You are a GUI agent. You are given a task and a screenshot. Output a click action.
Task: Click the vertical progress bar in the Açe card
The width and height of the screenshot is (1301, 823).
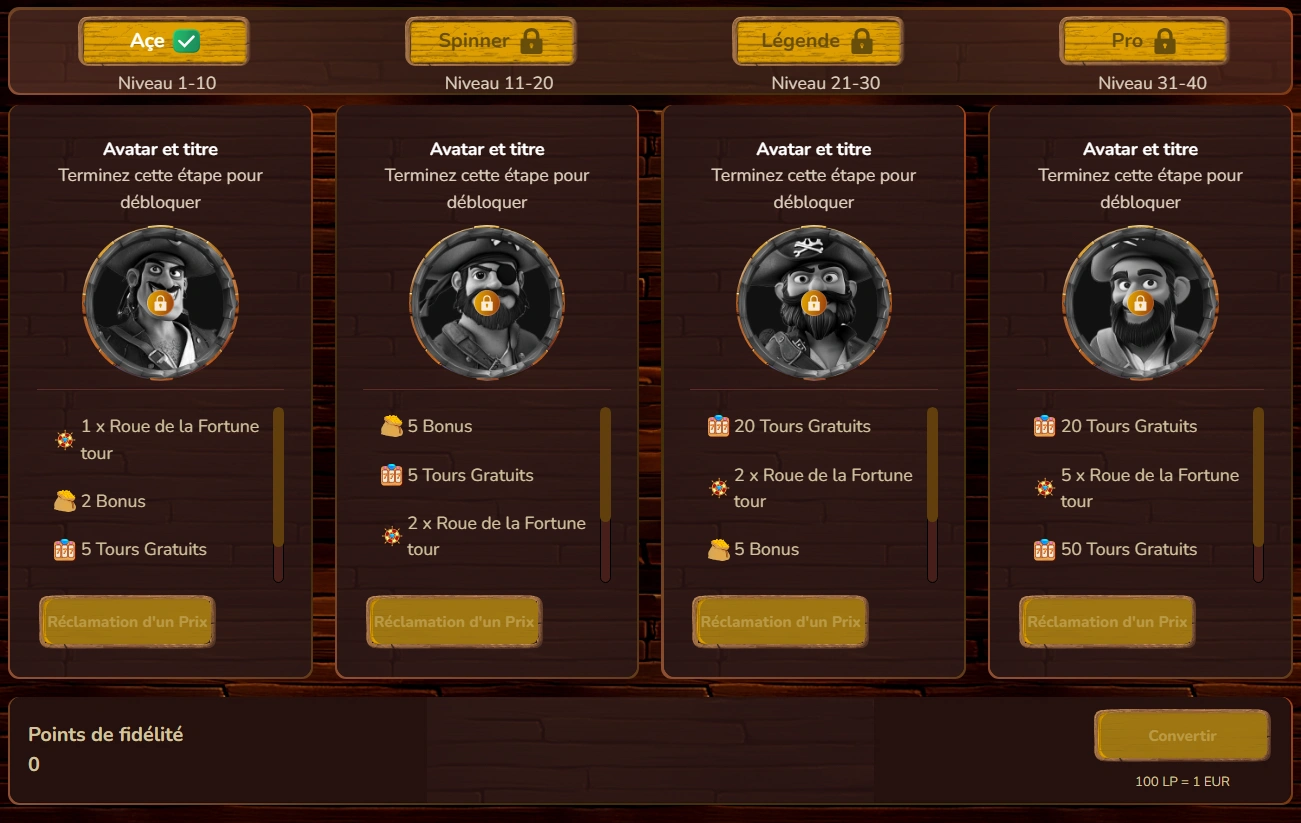(278, 490)
